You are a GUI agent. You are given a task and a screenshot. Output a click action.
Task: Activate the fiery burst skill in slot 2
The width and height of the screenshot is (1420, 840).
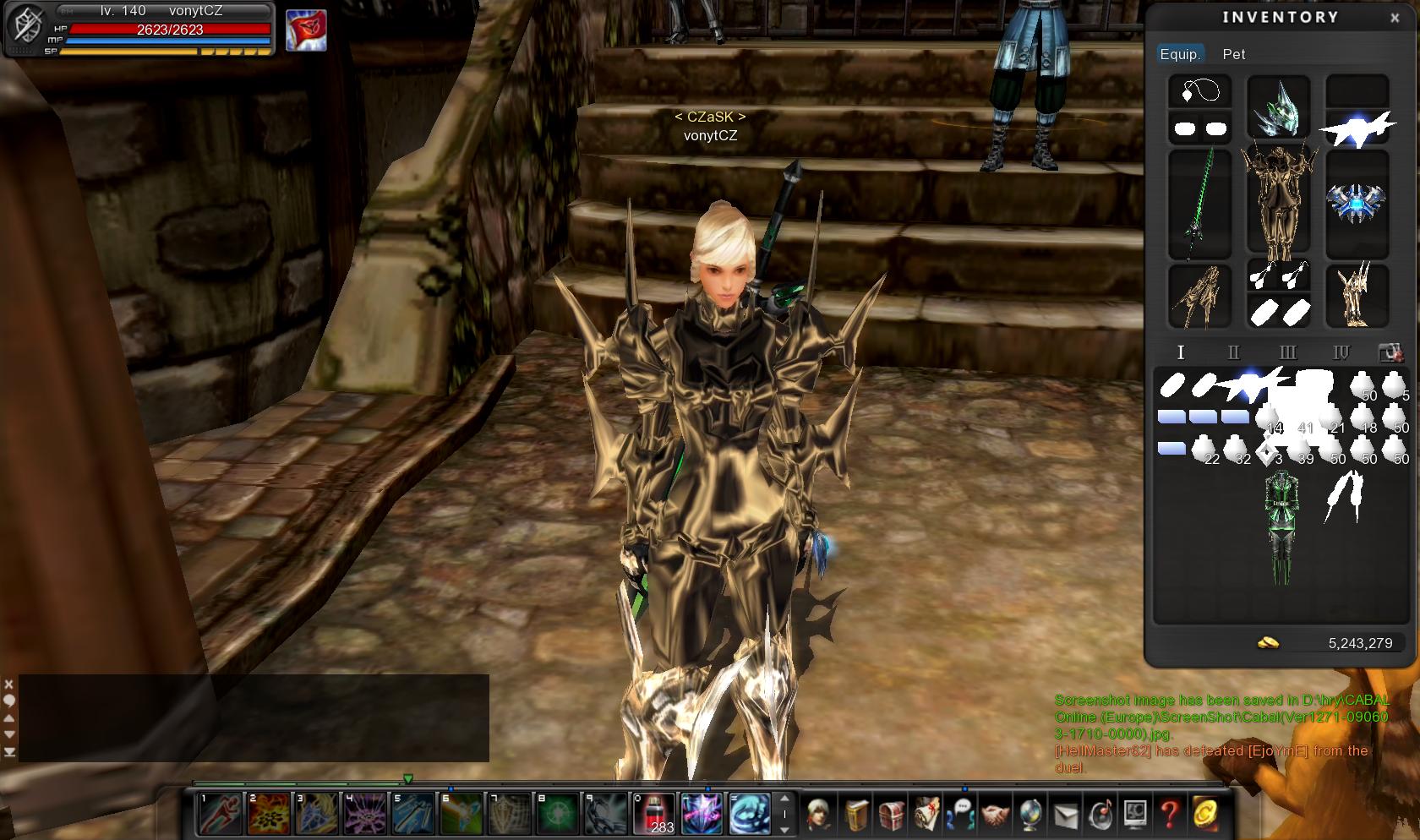coord(268,813)
